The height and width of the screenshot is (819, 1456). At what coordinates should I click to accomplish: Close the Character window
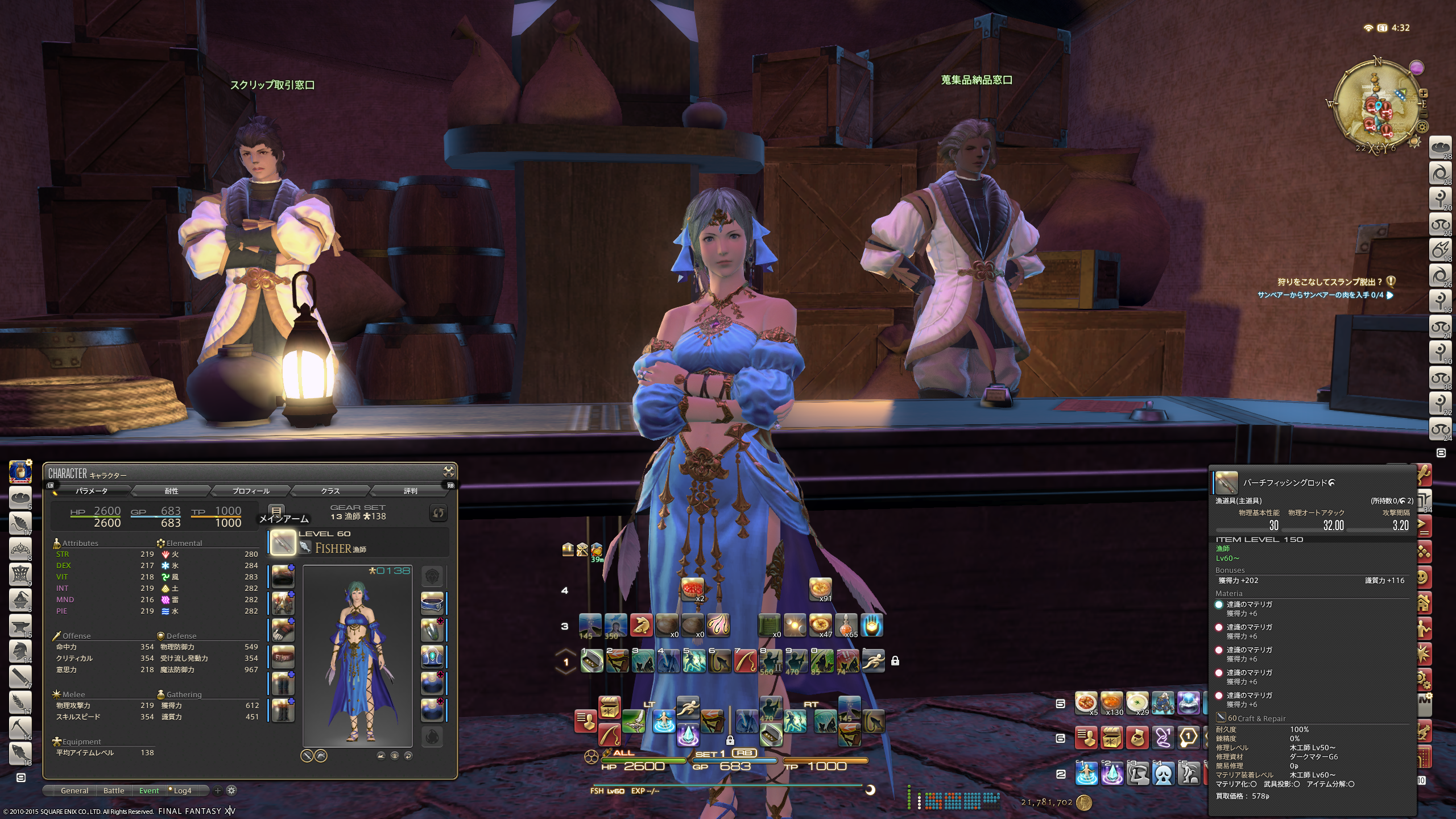[x=448, y=471]
